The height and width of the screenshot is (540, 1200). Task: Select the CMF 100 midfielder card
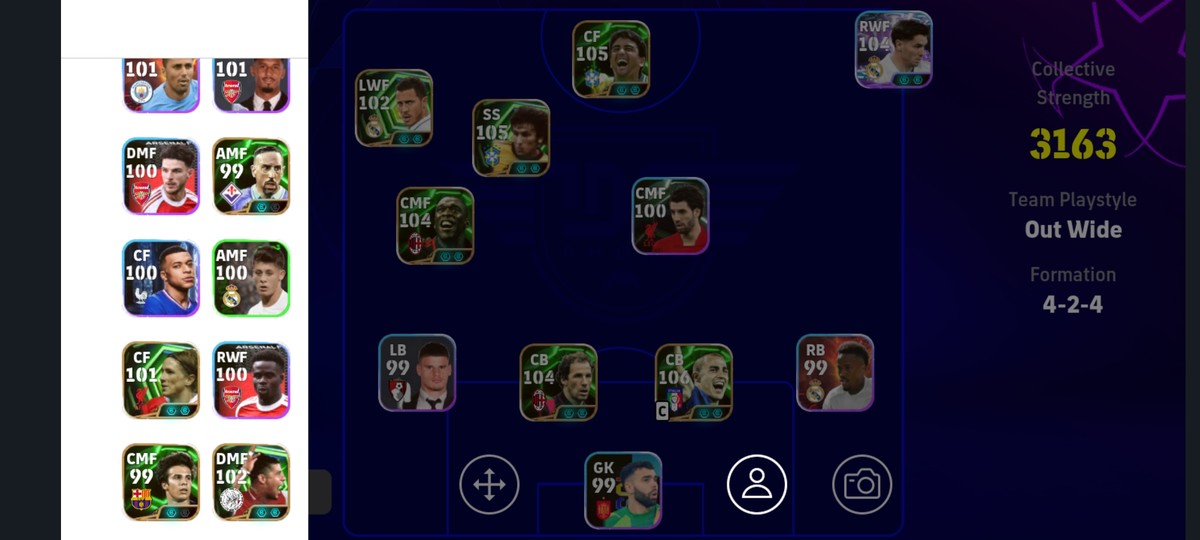click(x=670, y=216)
